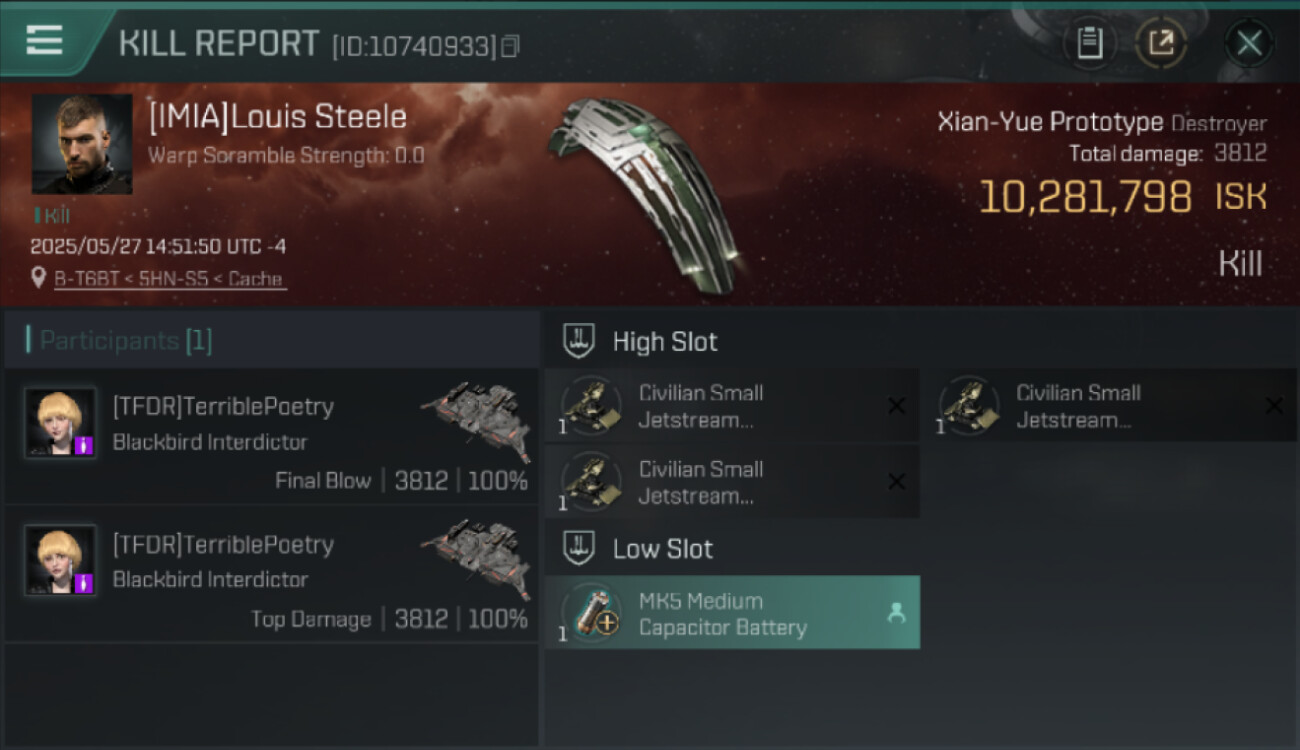The image size is (1300, 750).
Task: View Louis Steele's pilot portrait
Action: coord(82,144)
